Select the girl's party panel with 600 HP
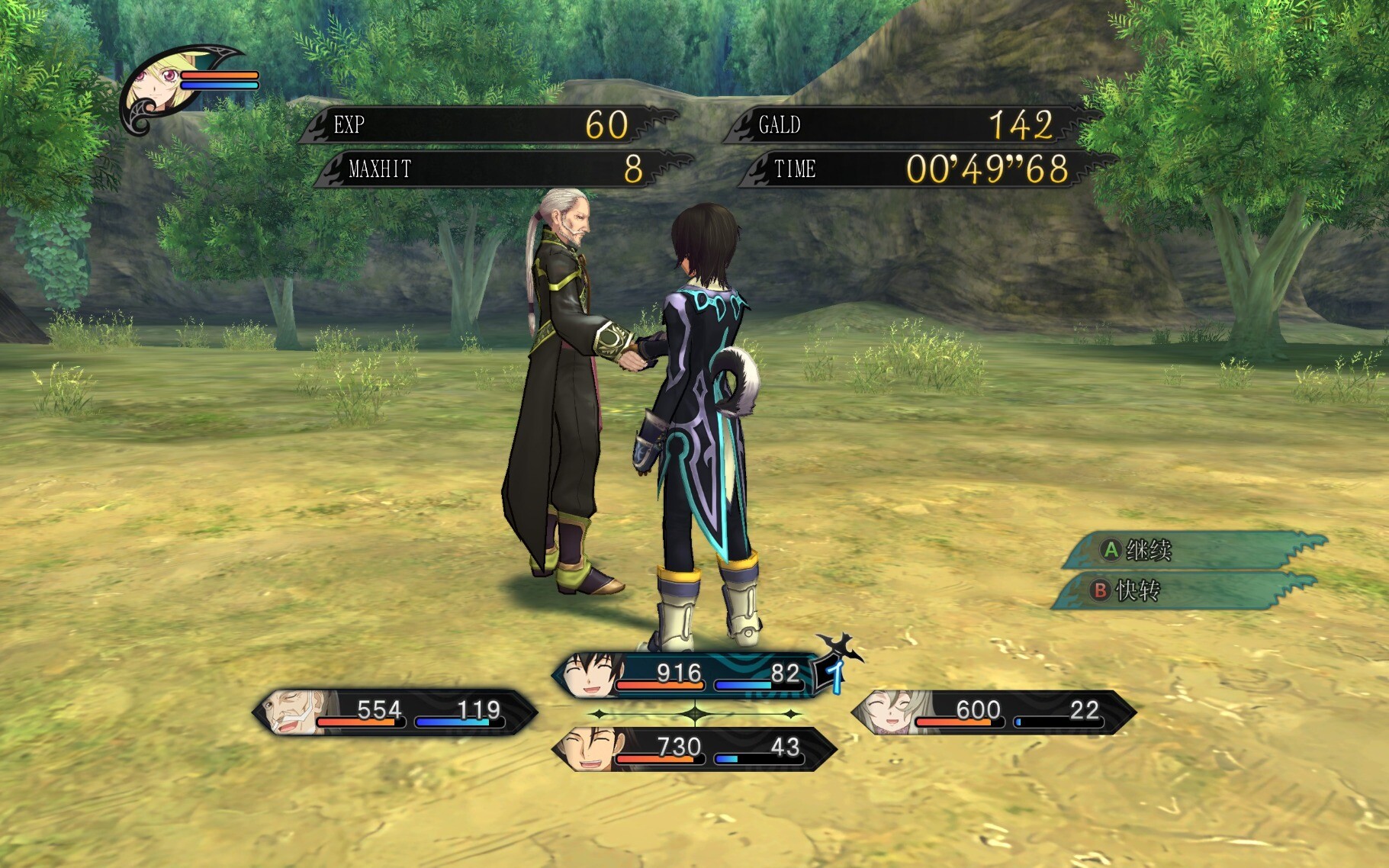 [993, 712]
